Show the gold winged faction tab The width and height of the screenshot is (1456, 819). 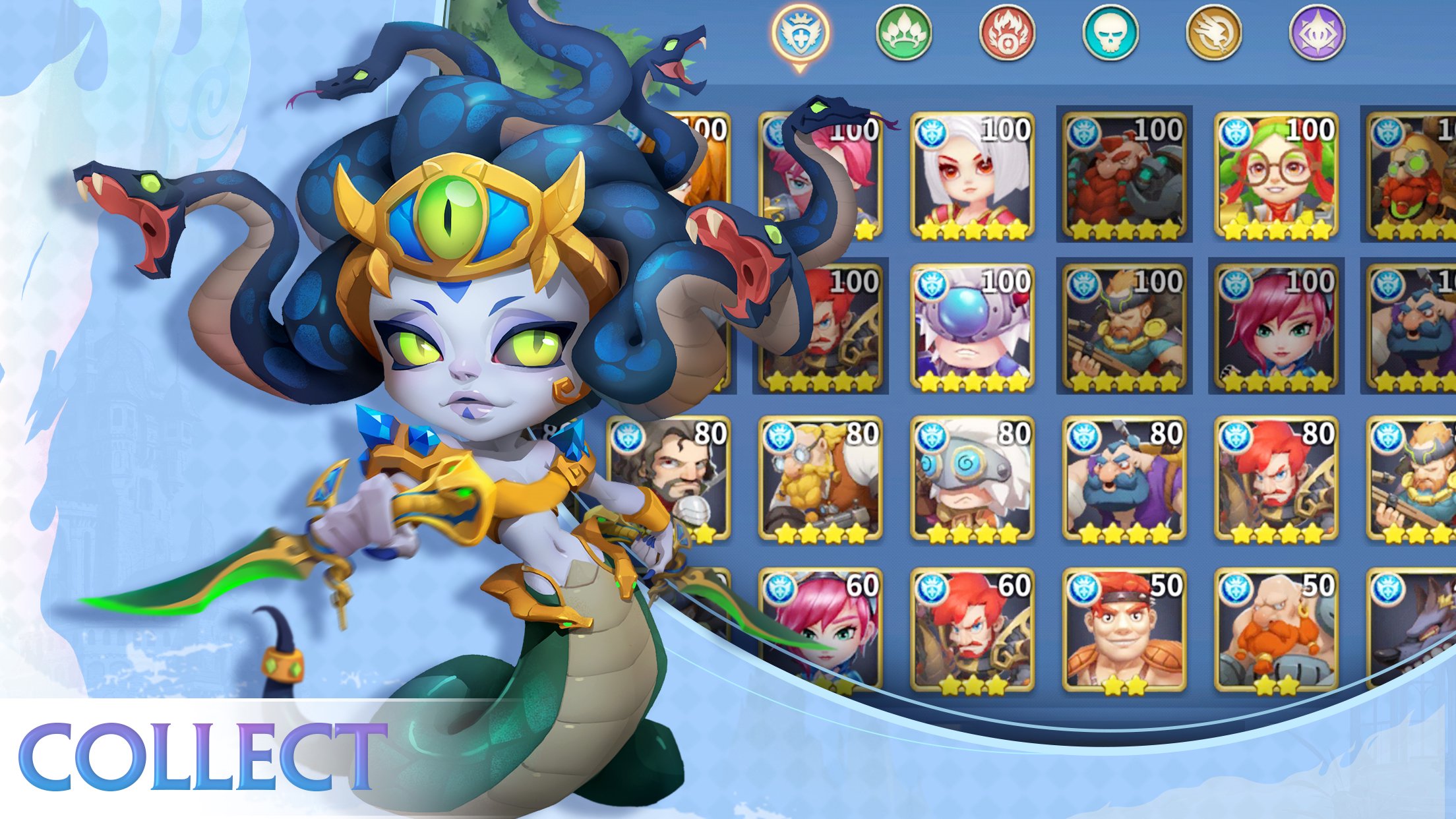(1213, 33)
